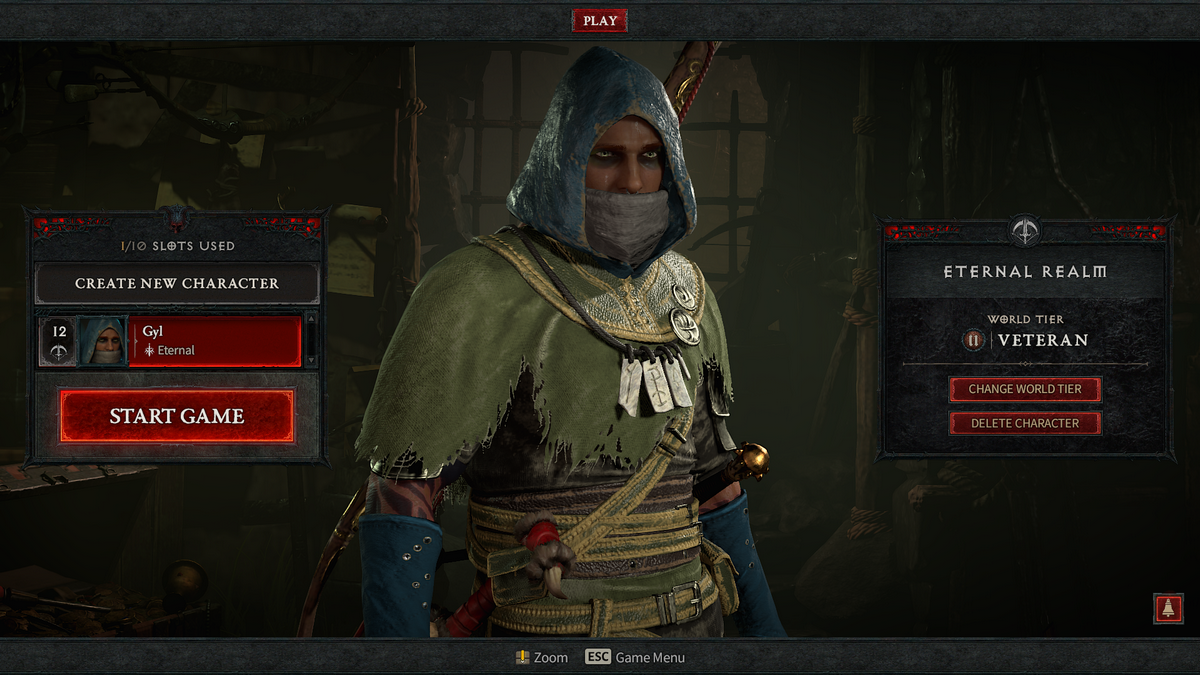
Task: Open the Play tab at the top
Action: (x=600, y=20)
